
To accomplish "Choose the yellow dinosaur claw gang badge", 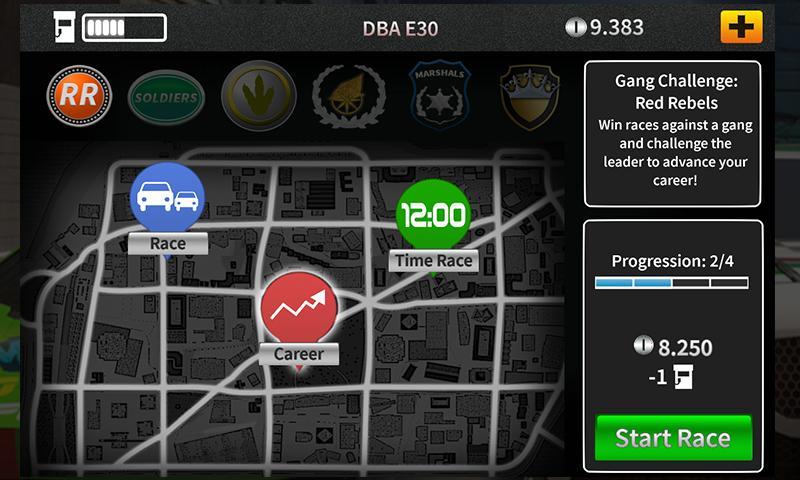I will coord(258,96).
